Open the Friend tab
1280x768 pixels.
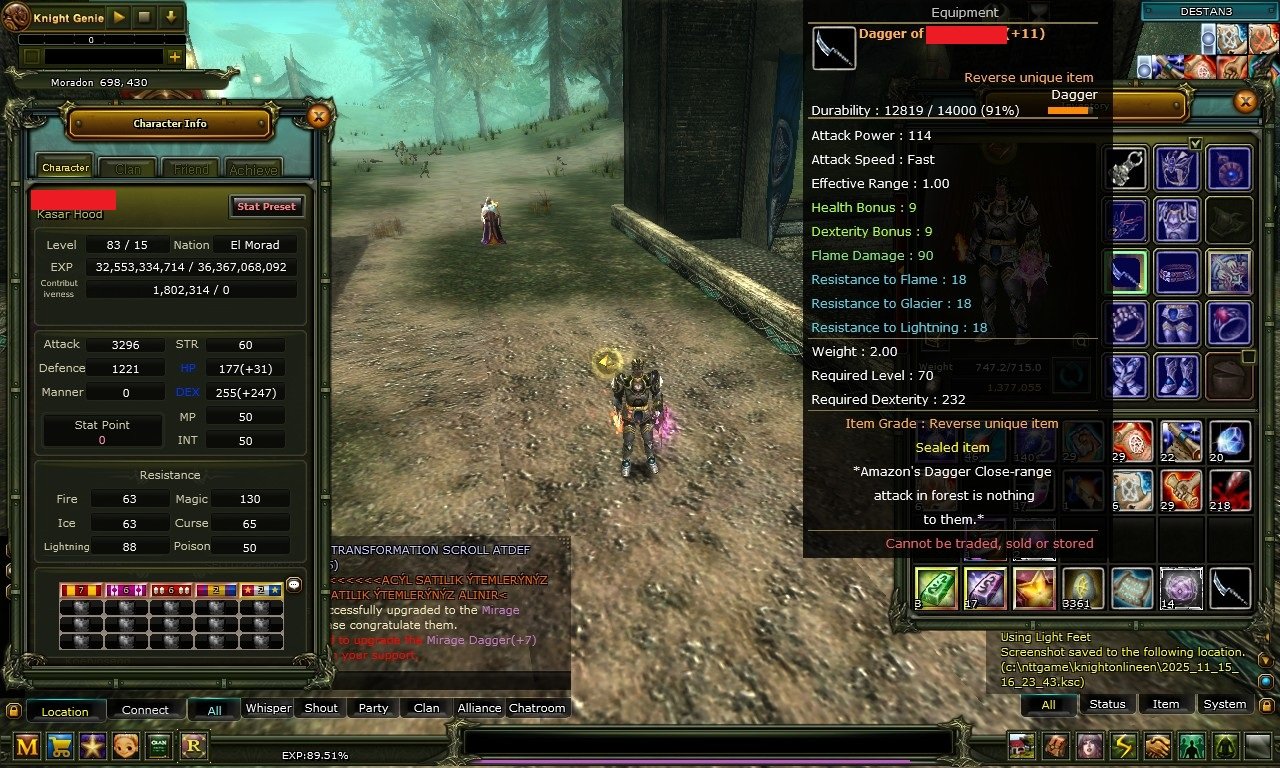point(191,169)
